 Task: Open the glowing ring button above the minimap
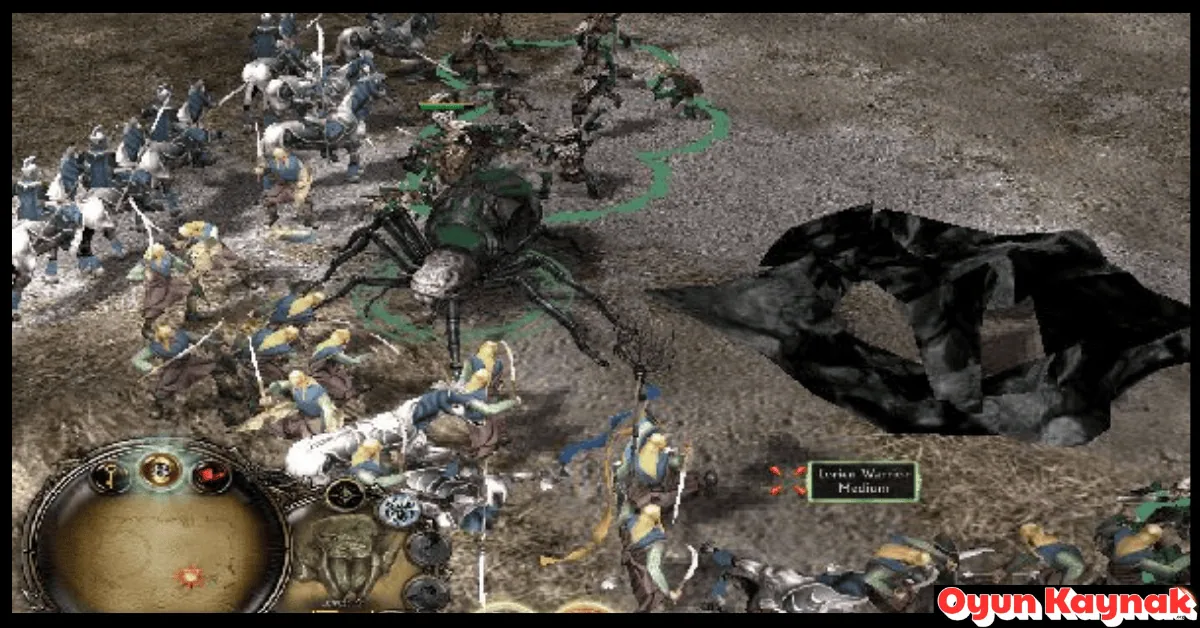click(x=158, y=468)
